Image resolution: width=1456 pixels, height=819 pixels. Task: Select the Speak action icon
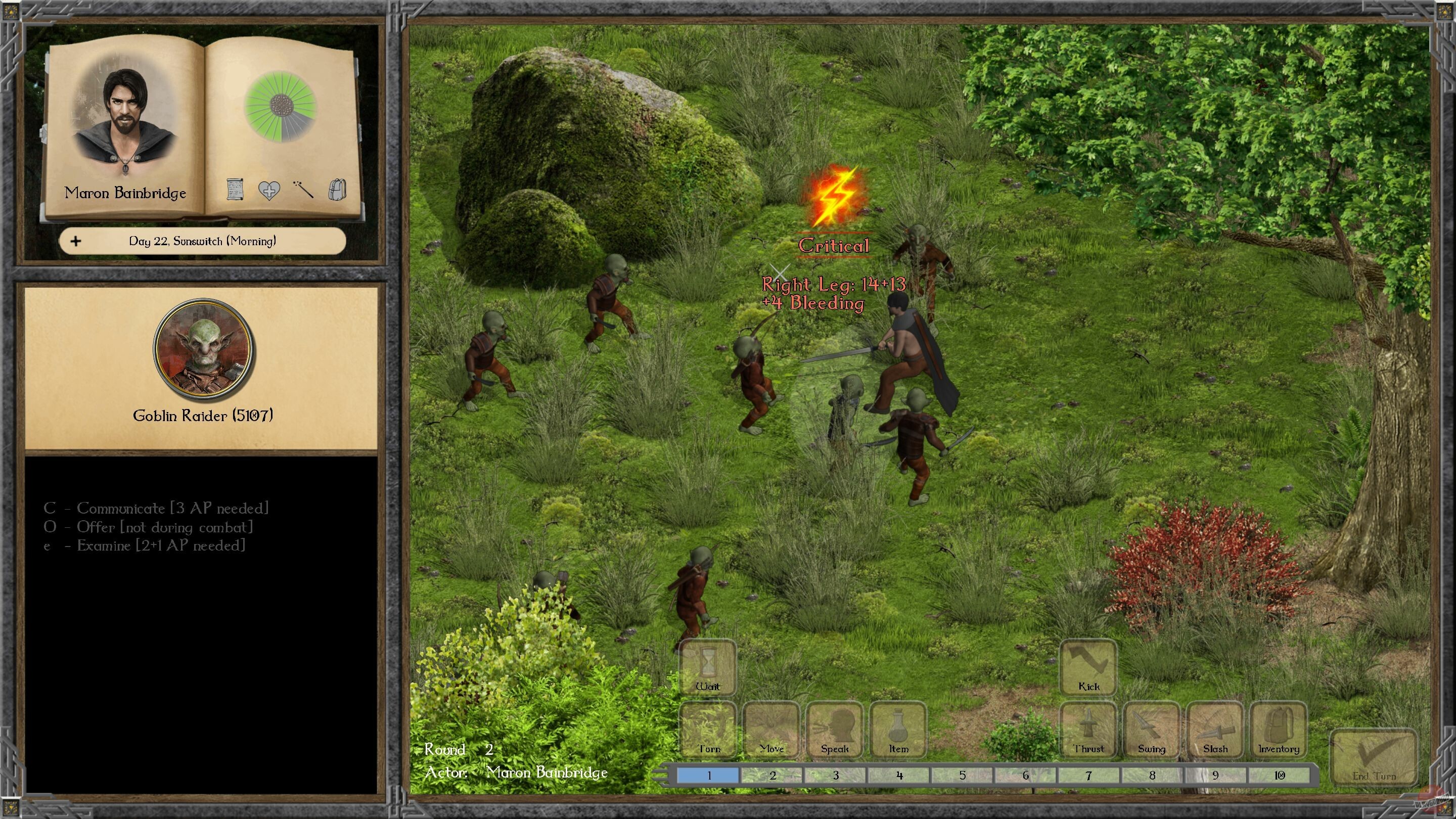834,730
